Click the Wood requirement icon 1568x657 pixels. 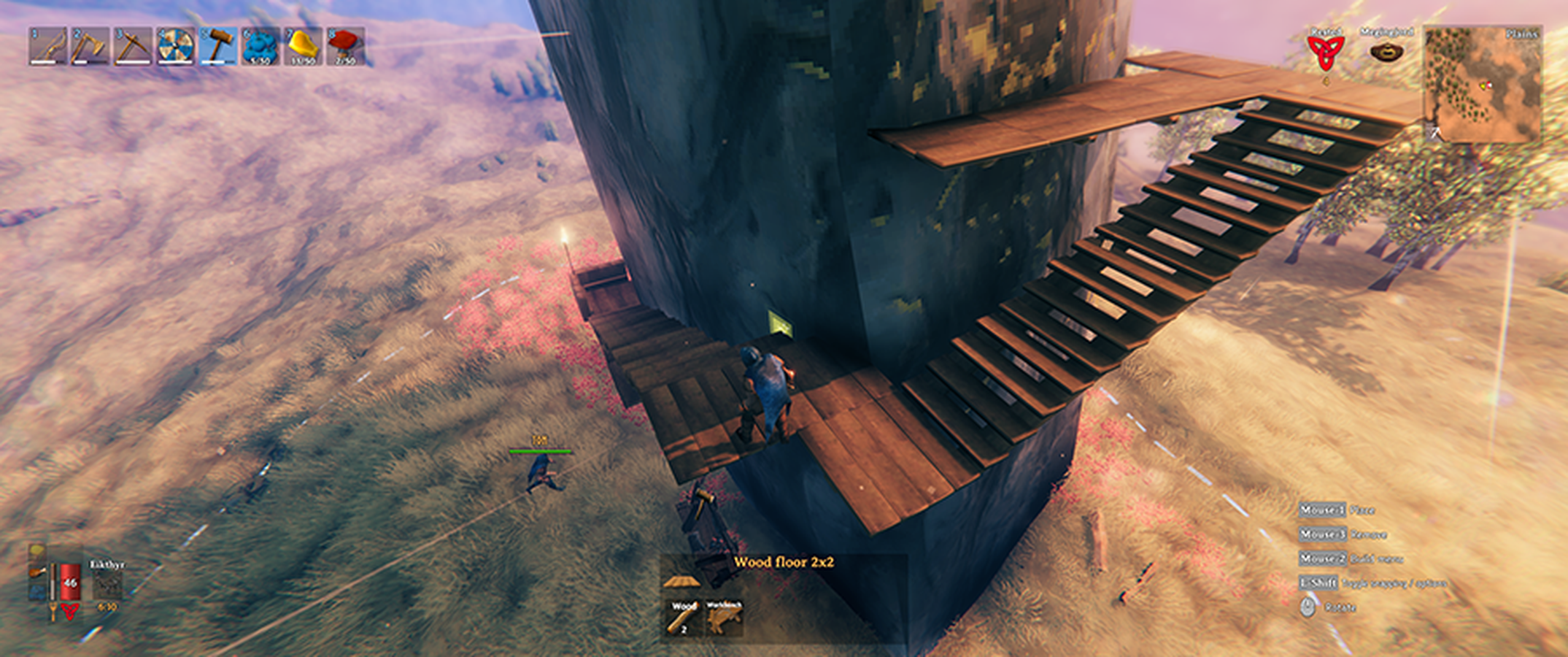pyautogui.click(x=684, y=618)
